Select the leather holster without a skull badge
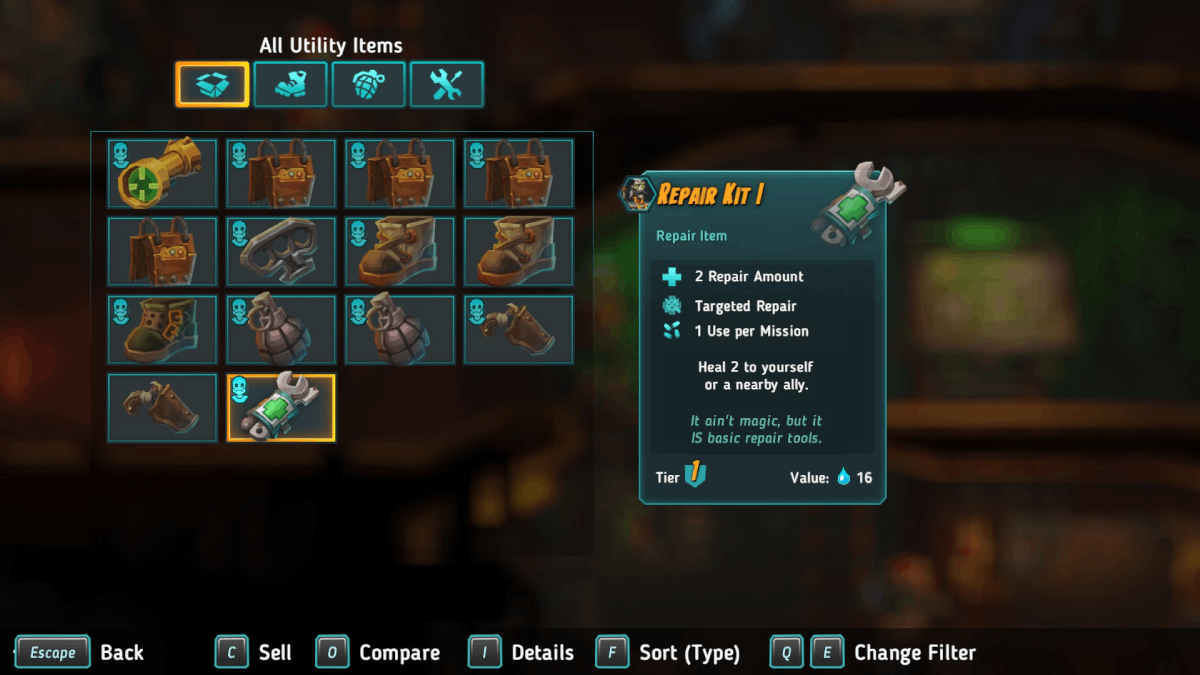The width and height of the screenshot is (1200, 675). (x=162, y=407)
